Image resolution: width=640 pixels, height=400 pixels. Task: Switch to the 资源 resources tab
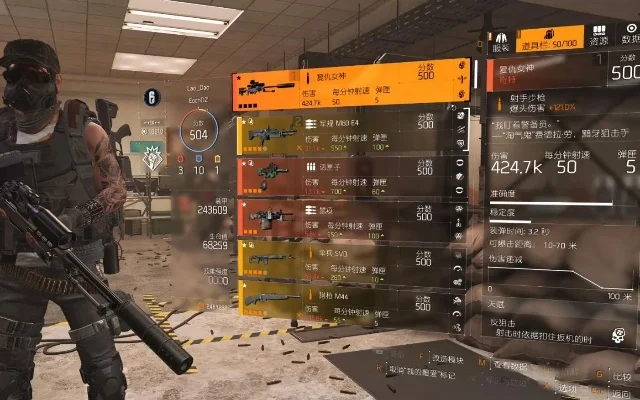coord(597,41)
